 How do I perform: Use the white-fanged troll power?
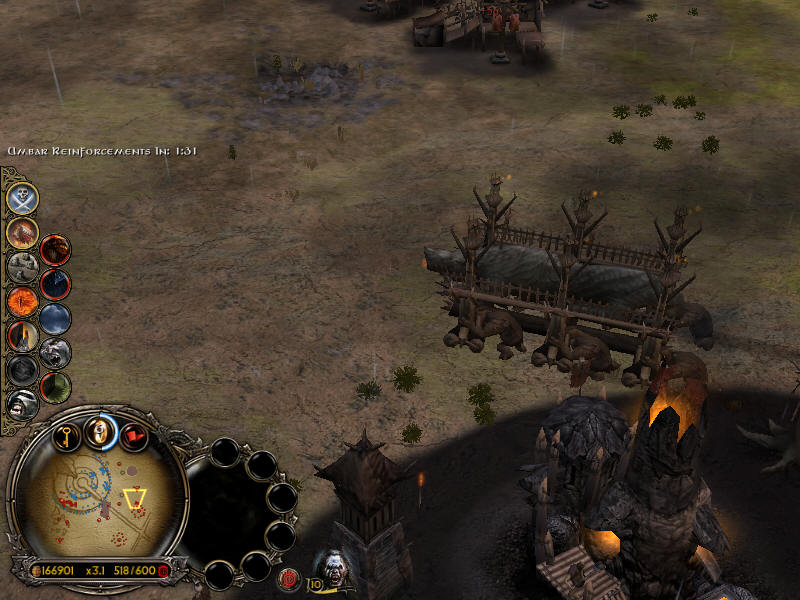pyautogui.click(x=22, y=403)
